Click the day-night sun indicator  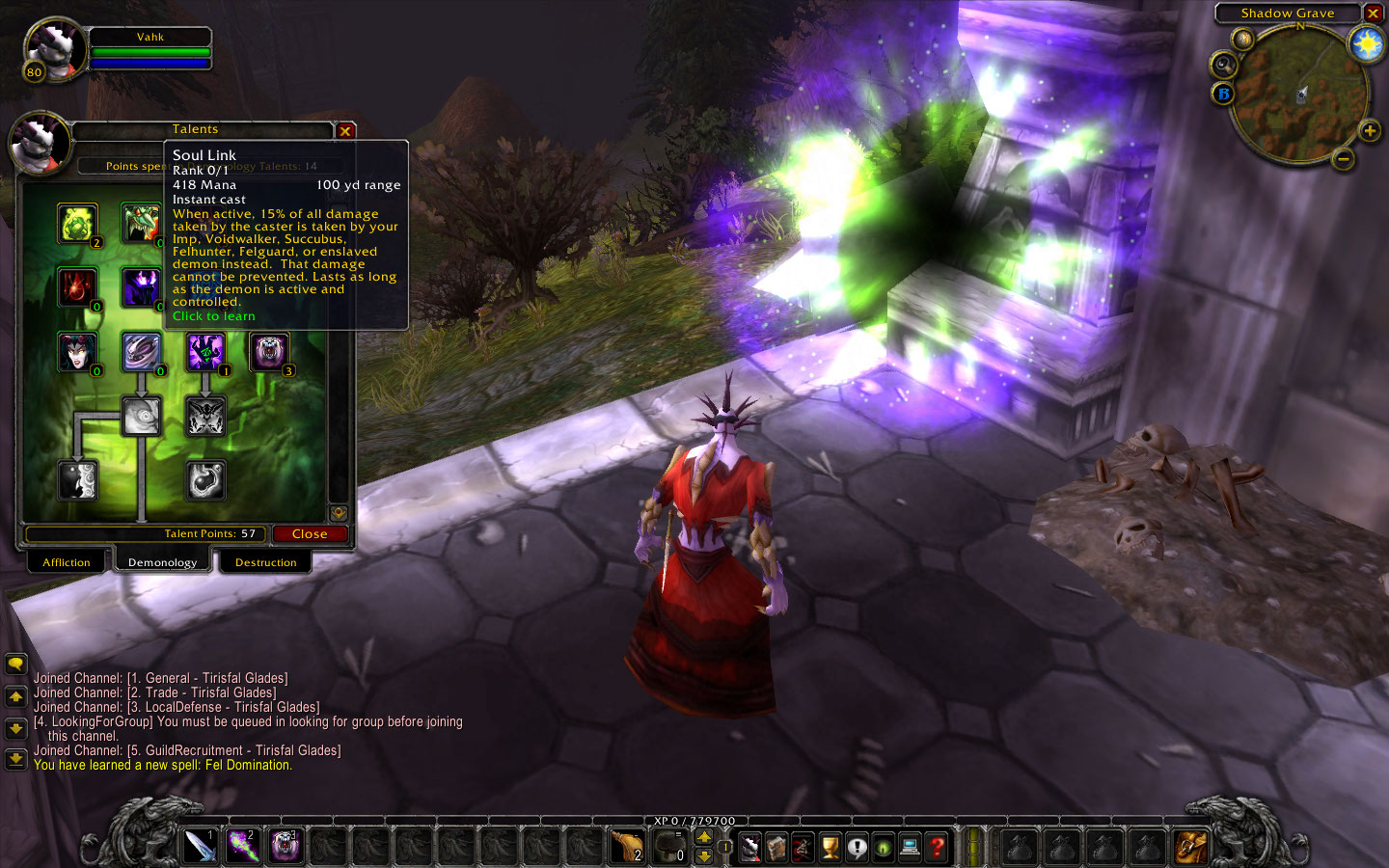click(1367, 43)
